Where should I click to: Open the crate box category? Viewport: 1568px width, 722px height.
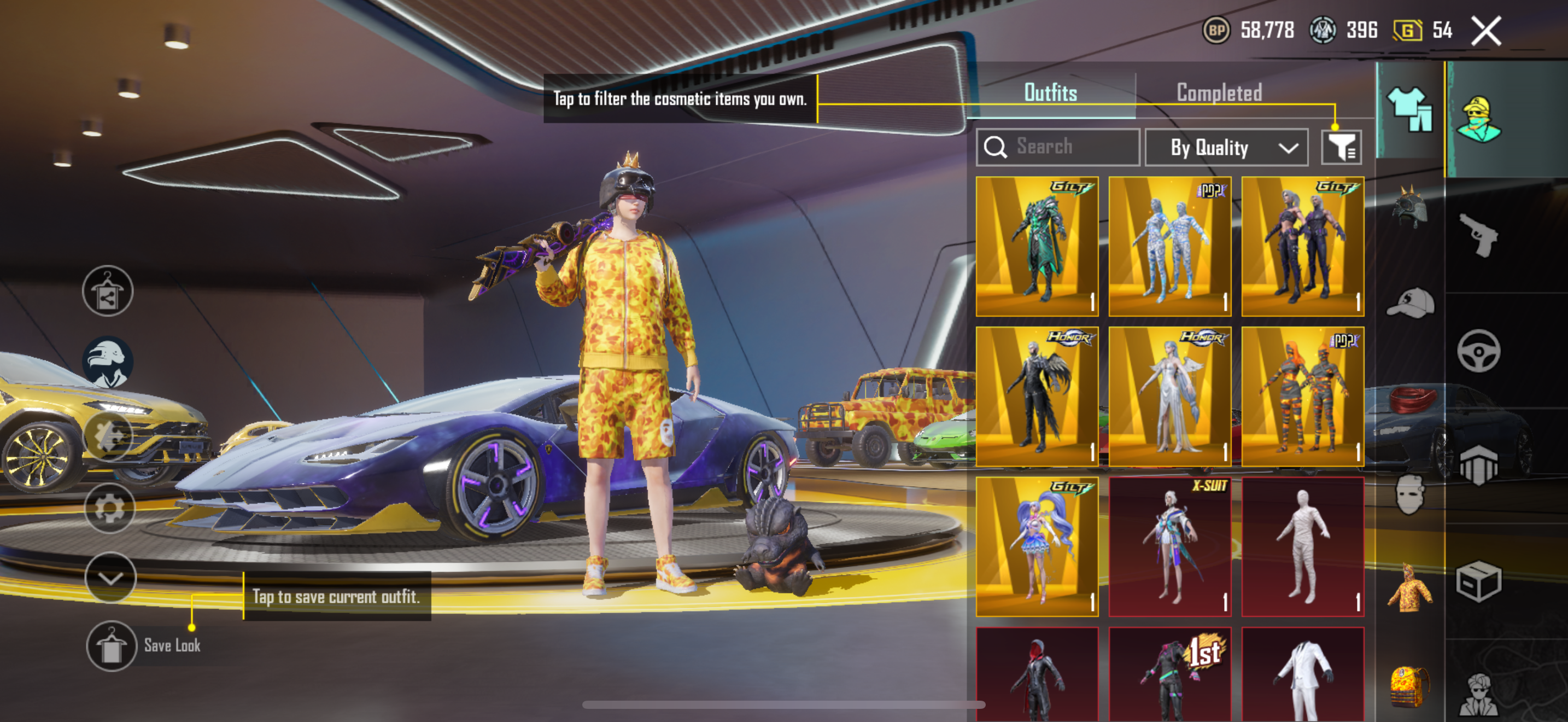click(x=1479, y=581)
